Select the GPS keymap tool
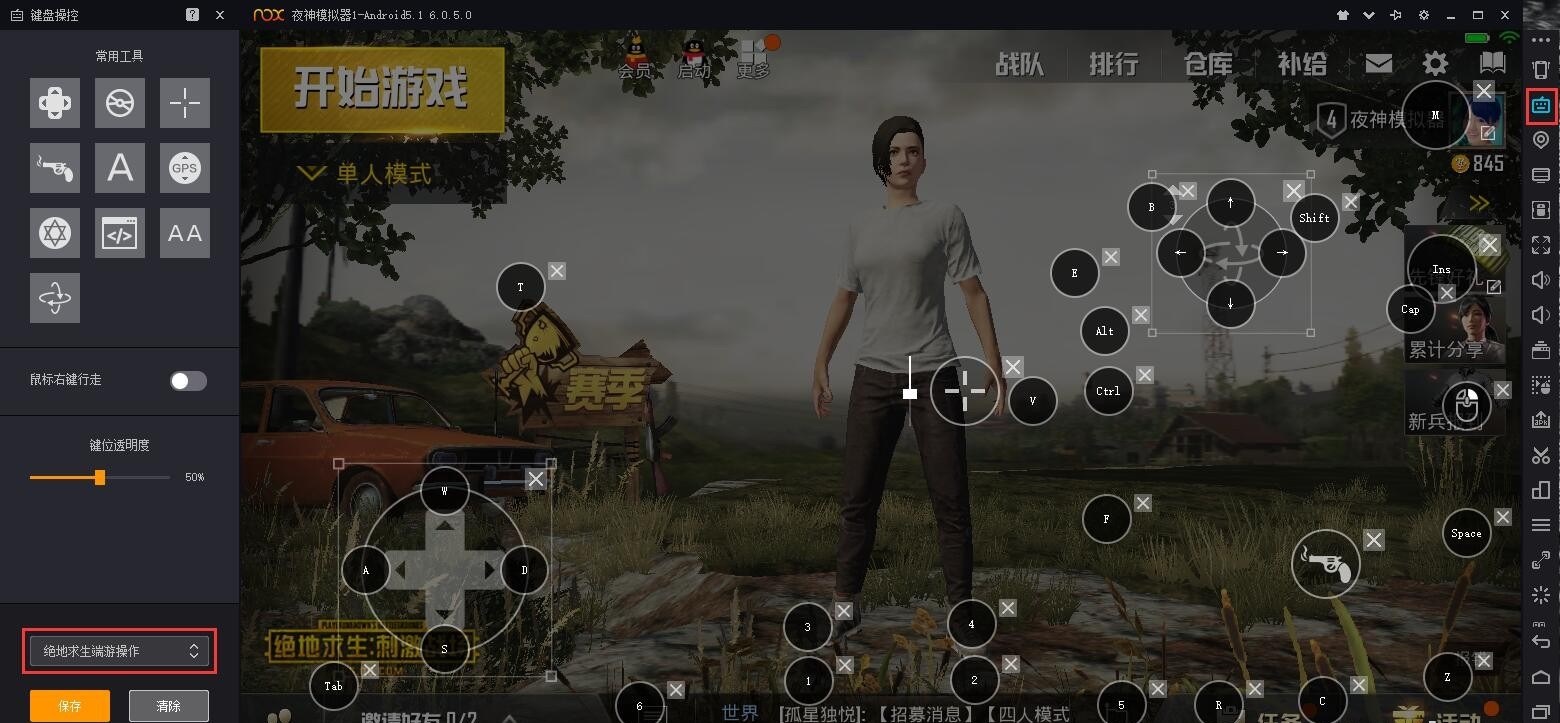The image size is (1560, 723). (x=185, y=168)
